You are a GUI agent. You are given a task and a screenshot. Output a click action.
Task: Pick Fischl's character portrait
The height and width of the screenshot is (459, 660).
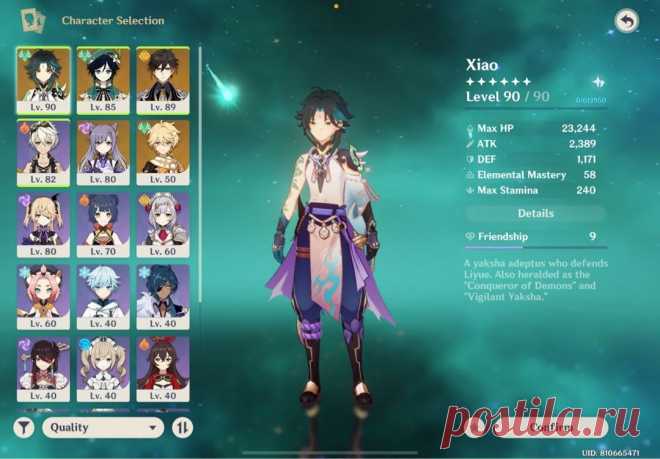click(43, 224)
